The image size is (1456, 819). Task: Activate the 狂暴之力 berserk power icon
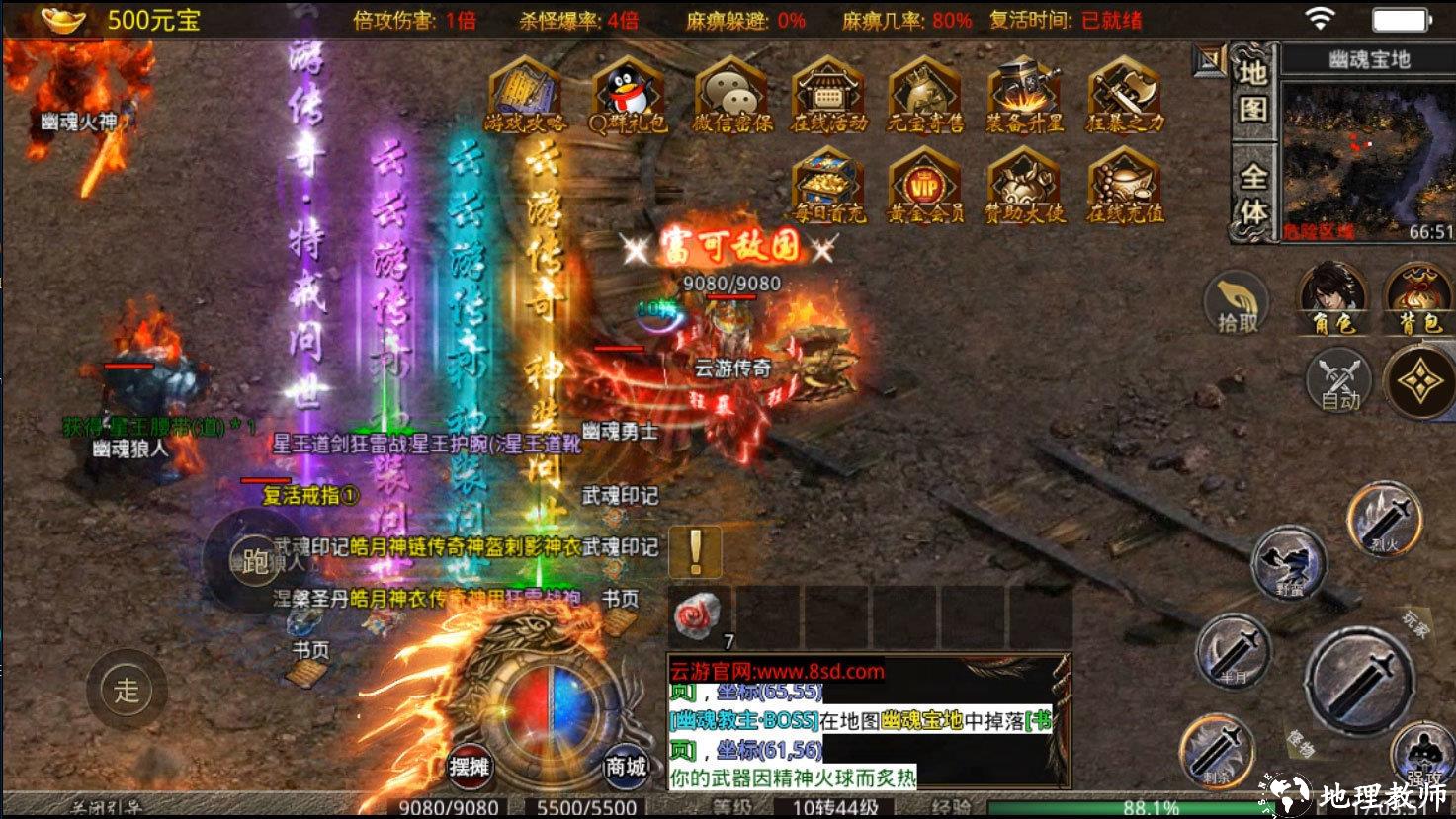pos(1125,96)
